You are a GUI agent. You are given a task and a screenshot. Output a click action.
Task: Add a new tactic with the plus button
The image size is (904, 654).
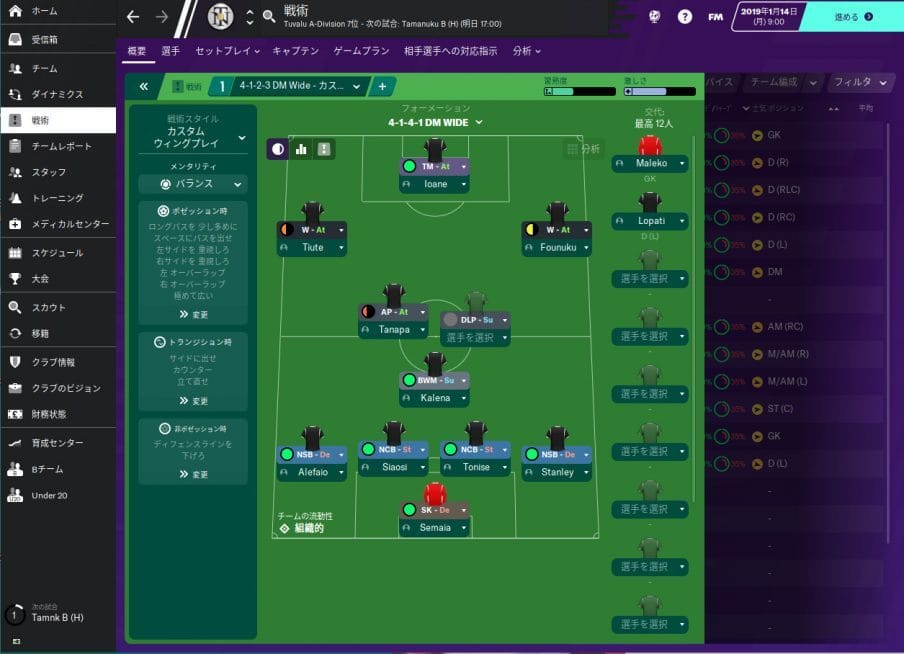click(382, 86)
